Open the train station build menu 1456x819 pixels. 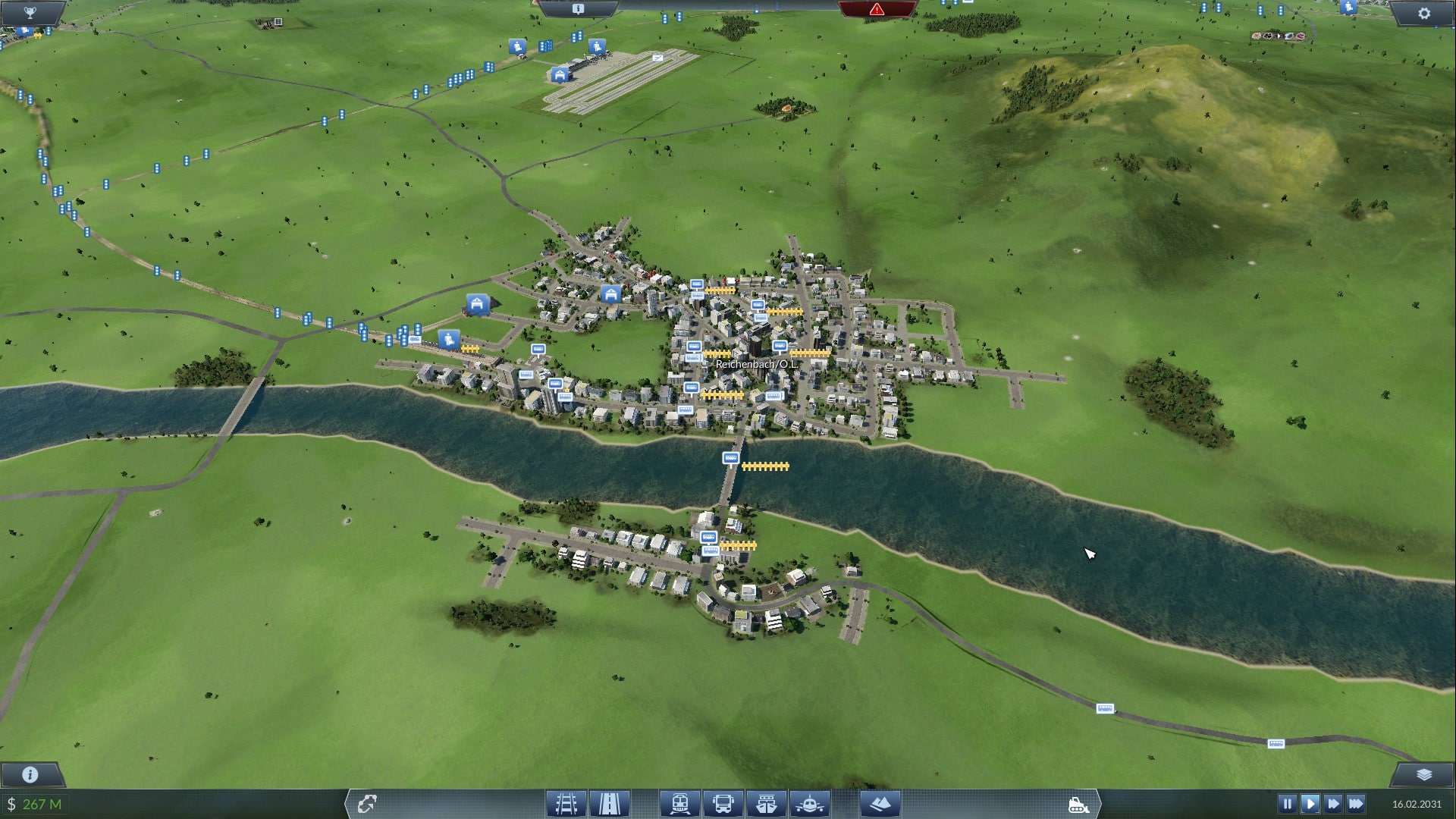pos(679,804)
